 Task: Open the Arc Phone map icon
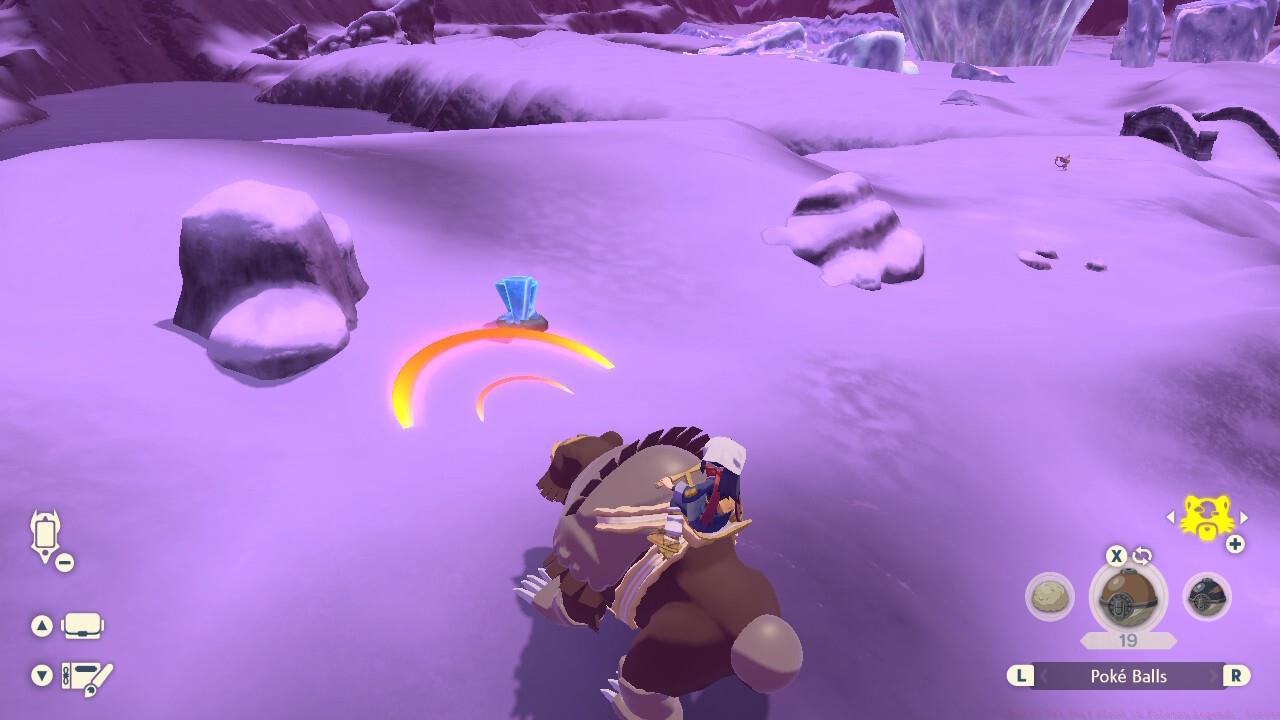45,532
